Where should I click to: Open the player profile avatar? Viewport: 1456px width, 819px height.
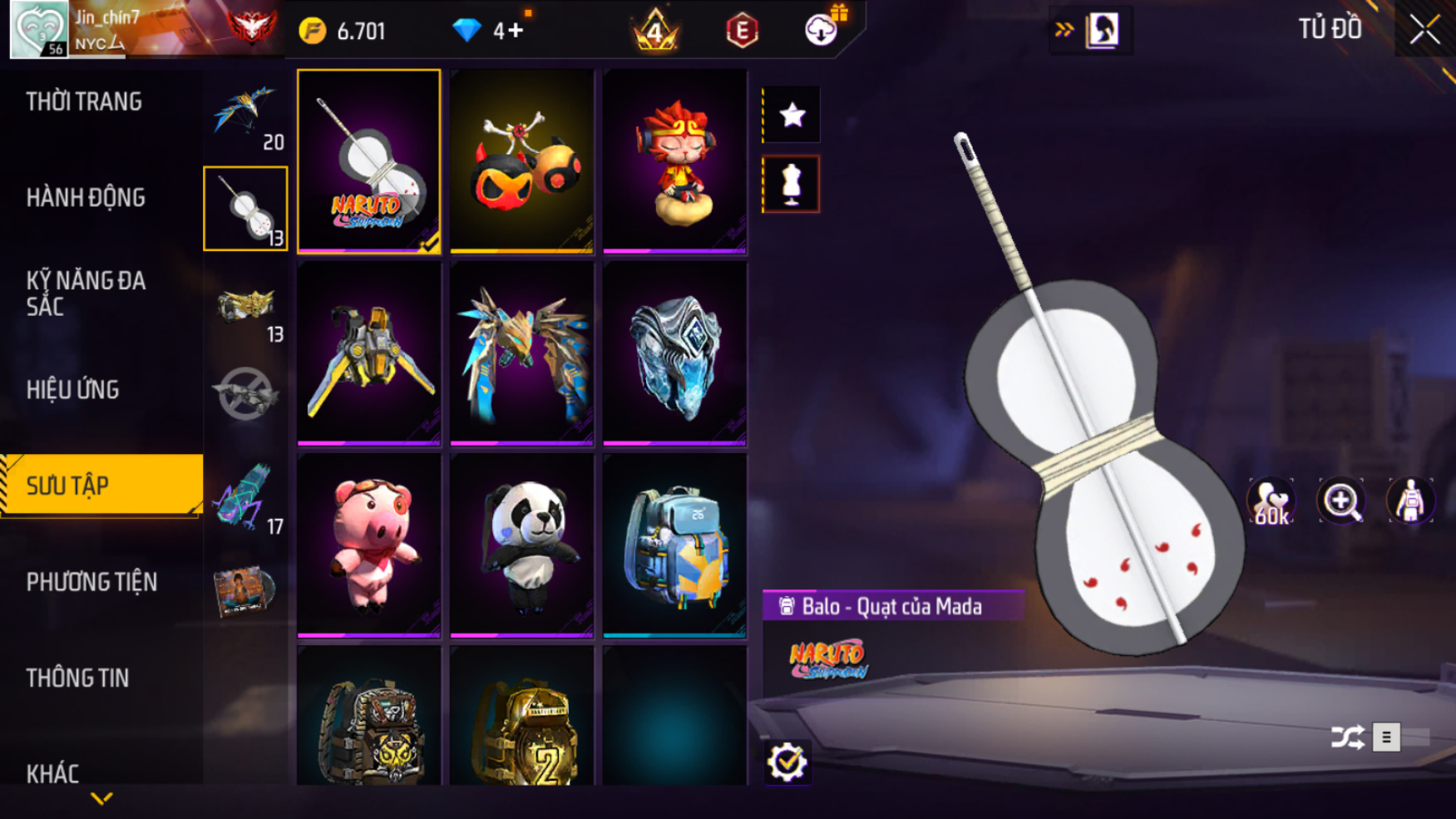[x=38, y=29]
